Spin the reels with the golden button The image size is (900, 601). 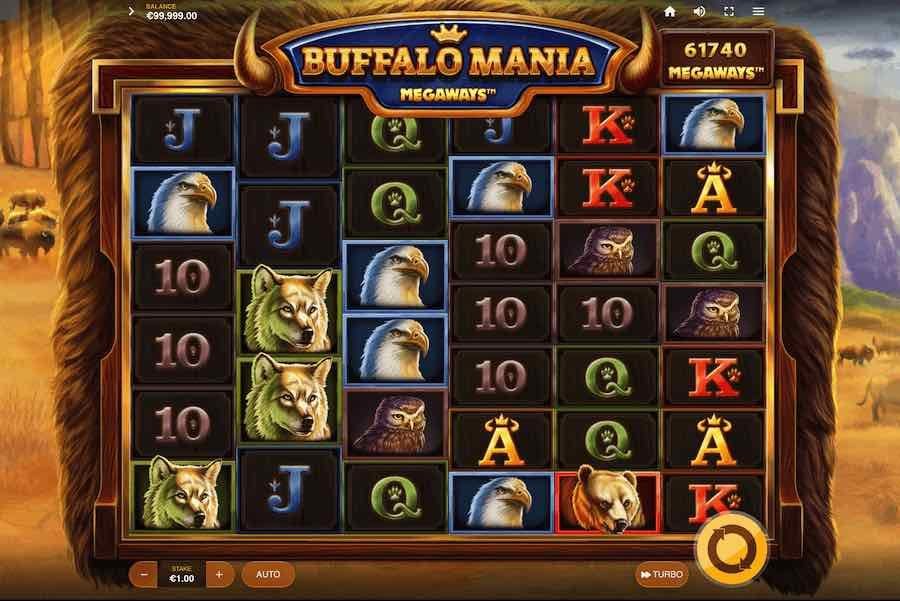click(733, 548)
